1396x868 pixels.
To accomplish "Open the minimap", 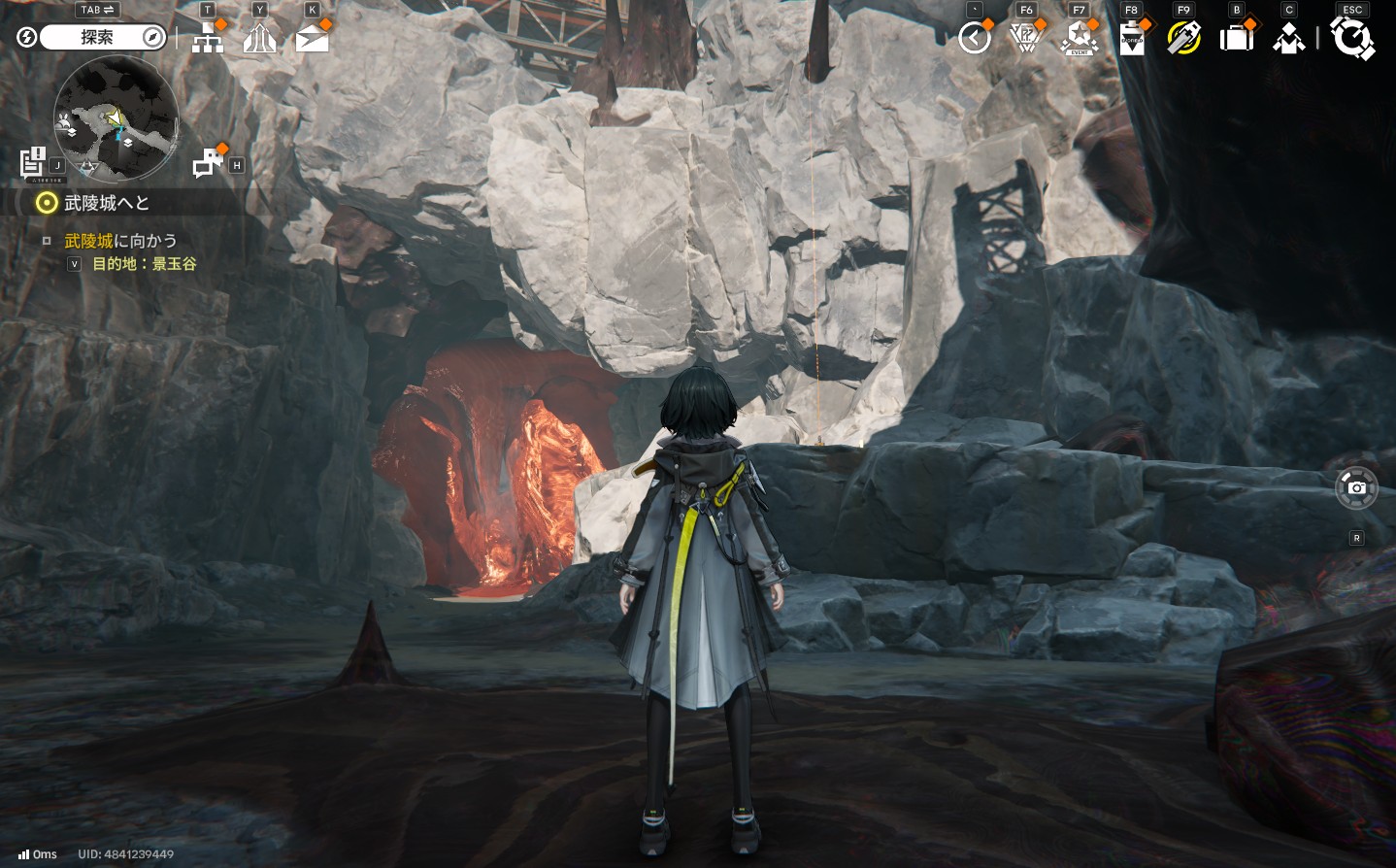I will [116, 118].
